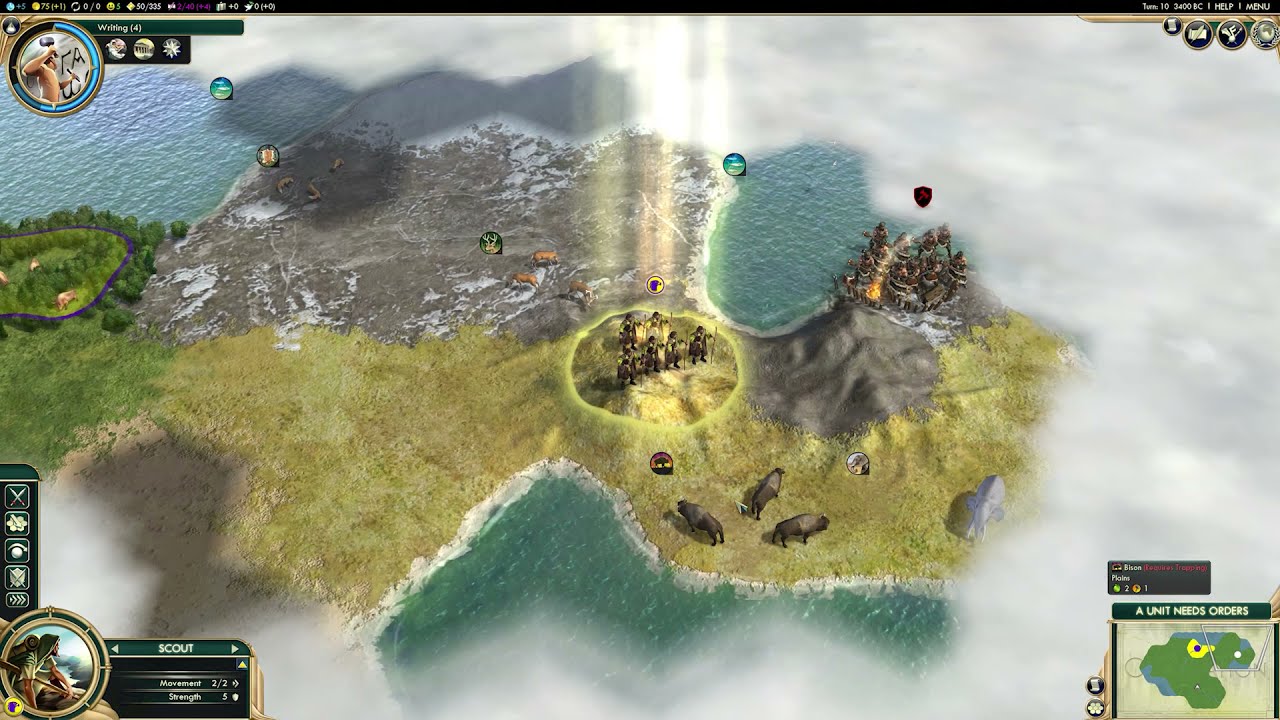Open the social policies icon at top right
This screenshot has width=1280, height=720.
pos(1231,35)
